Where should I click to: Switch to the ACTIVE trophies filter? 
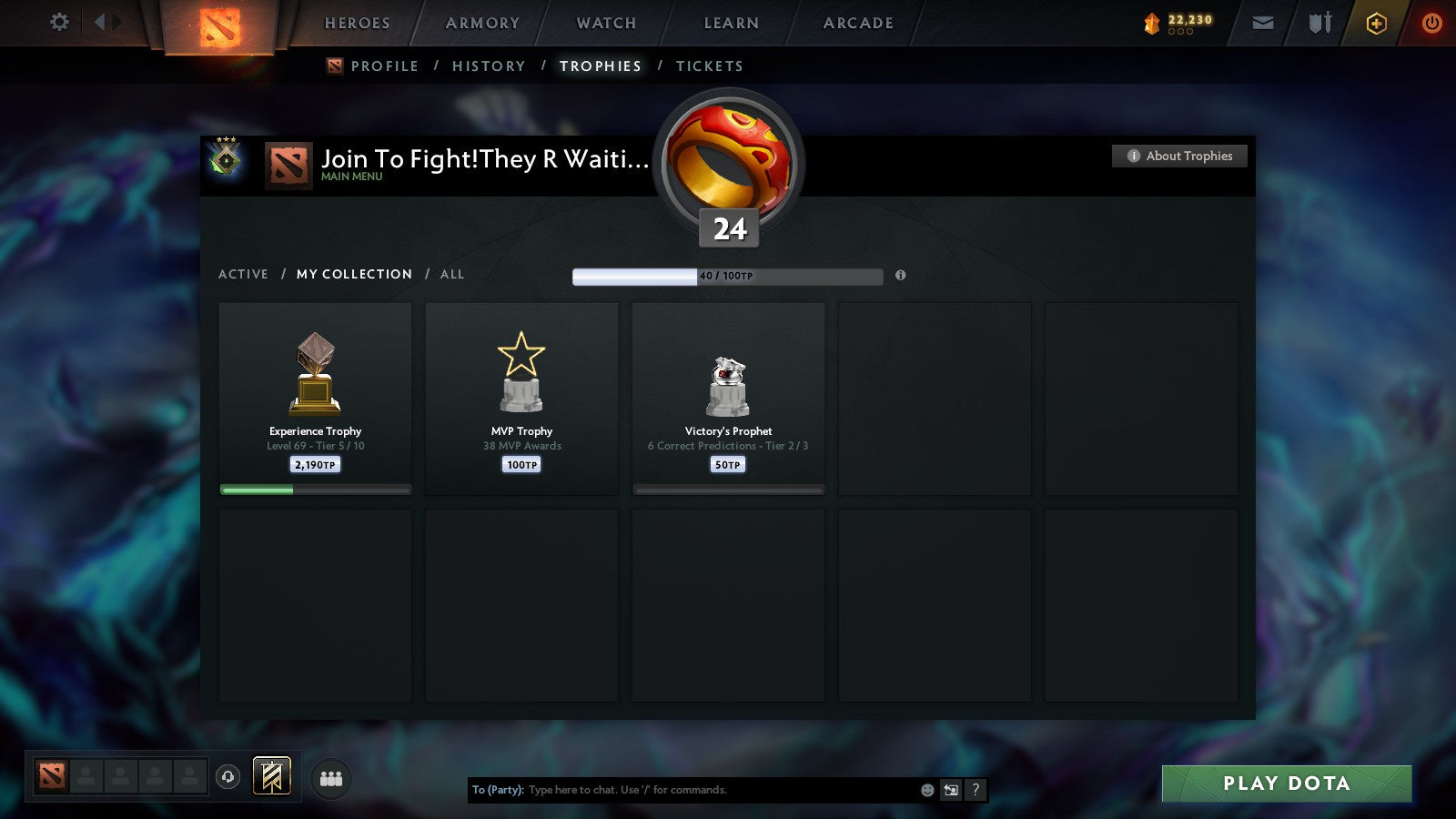click(243, 274)
